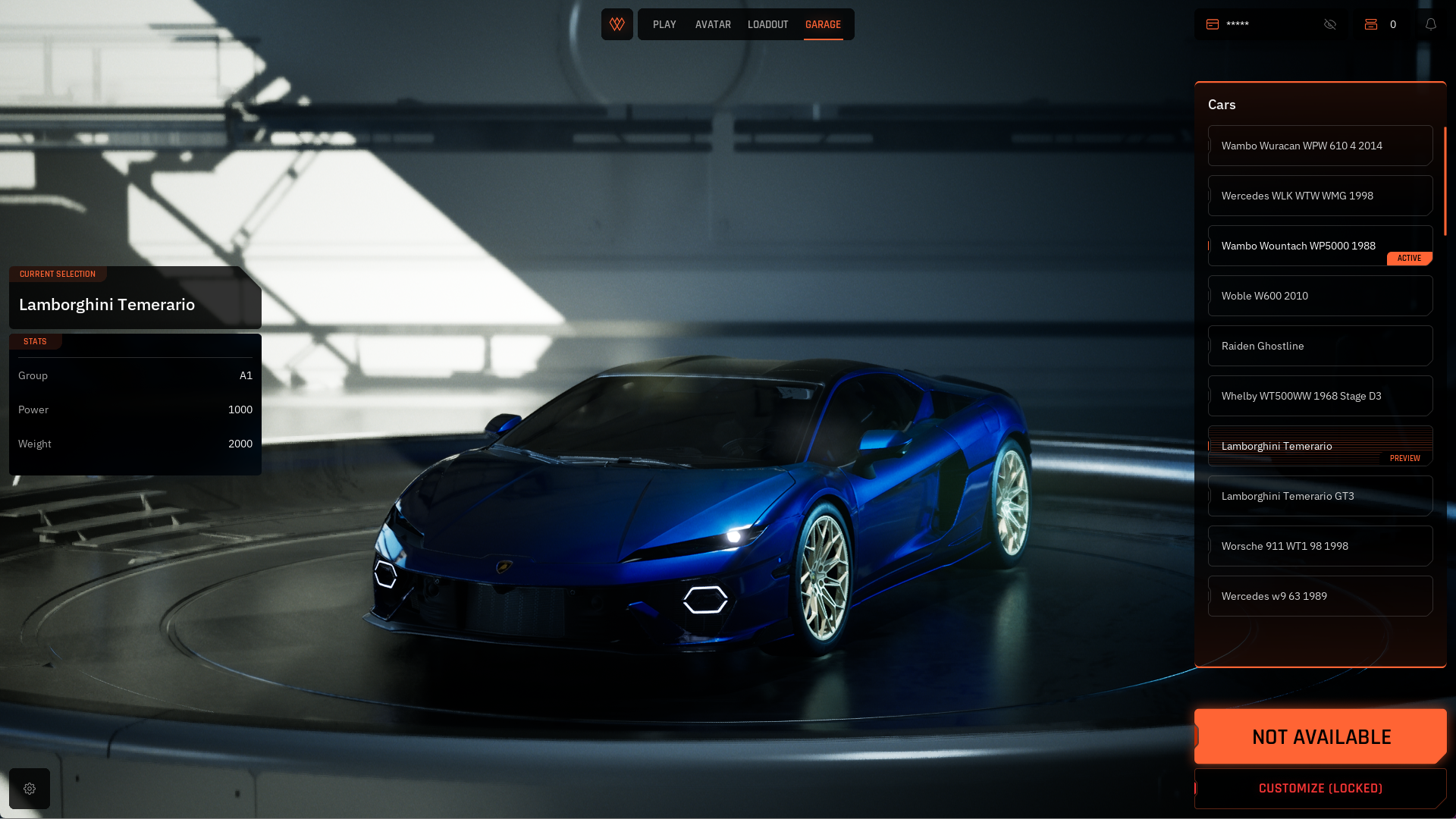Switch to the PLAY tab
Screen dimensions: 1456x819
click(x=664, y=24)
